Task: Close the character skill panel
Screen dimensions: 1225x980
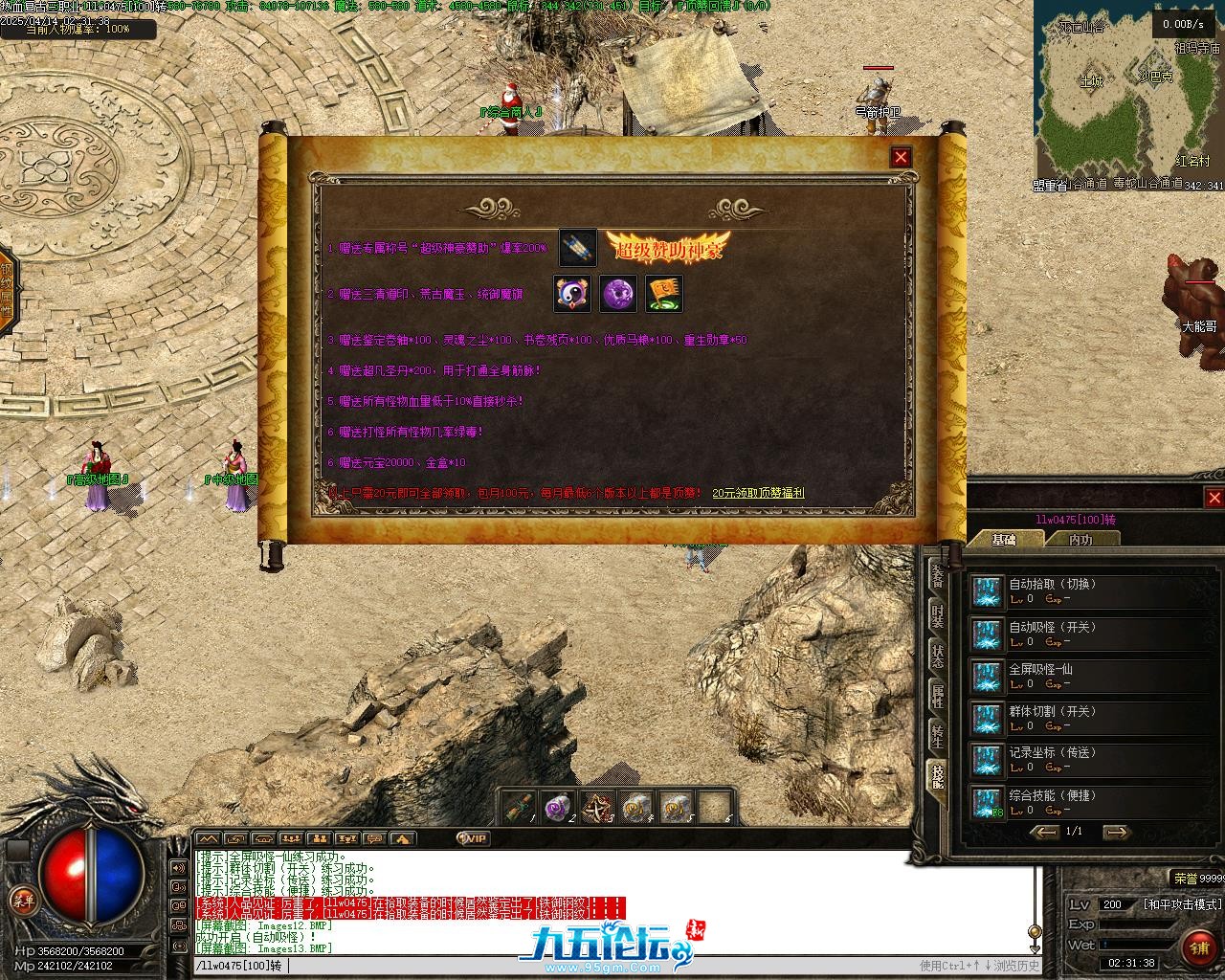Action: click(1214, 498)
